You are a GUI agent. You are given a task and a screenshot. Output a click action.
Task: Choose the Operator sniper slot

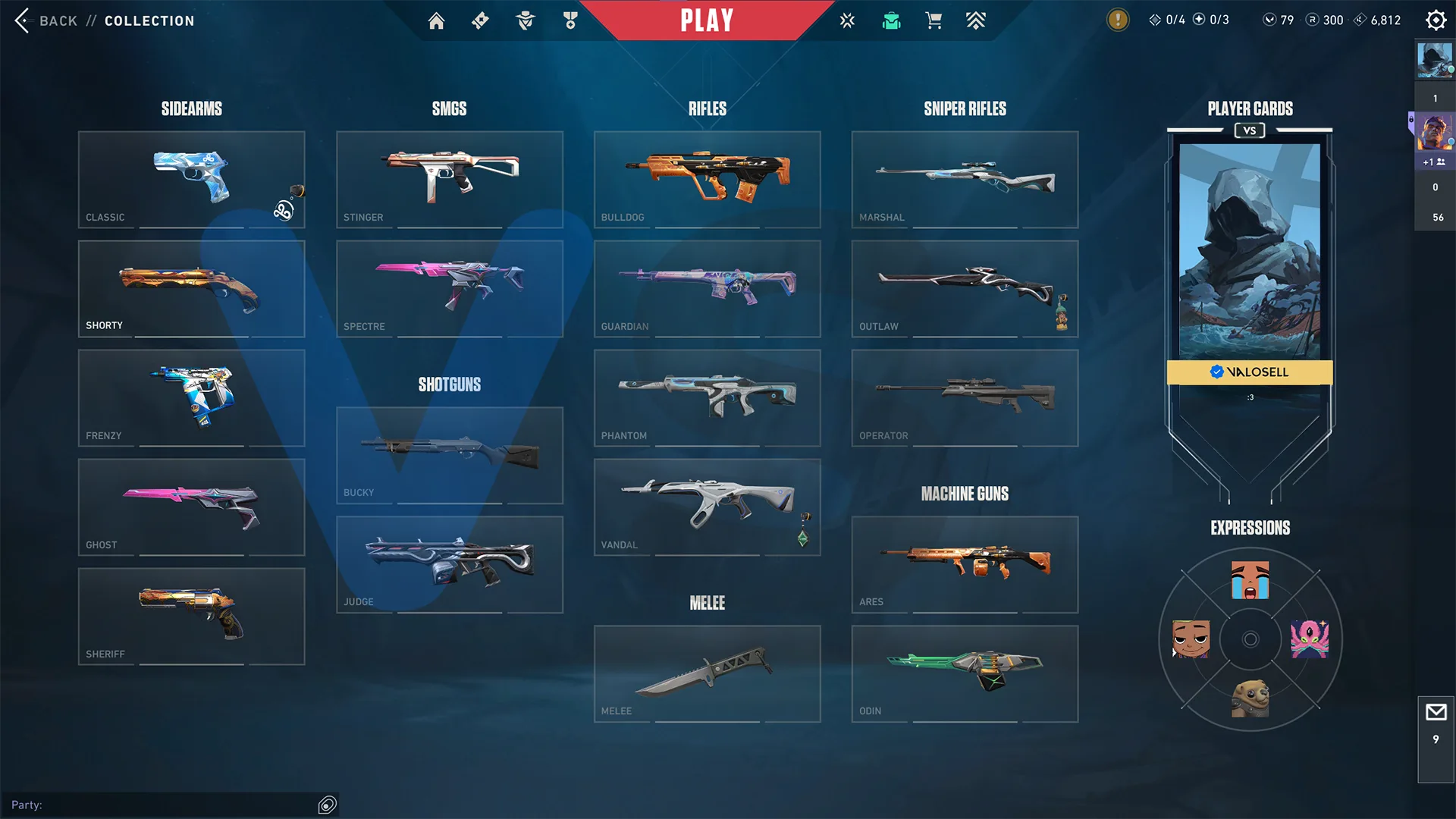(x=965, y=397)
